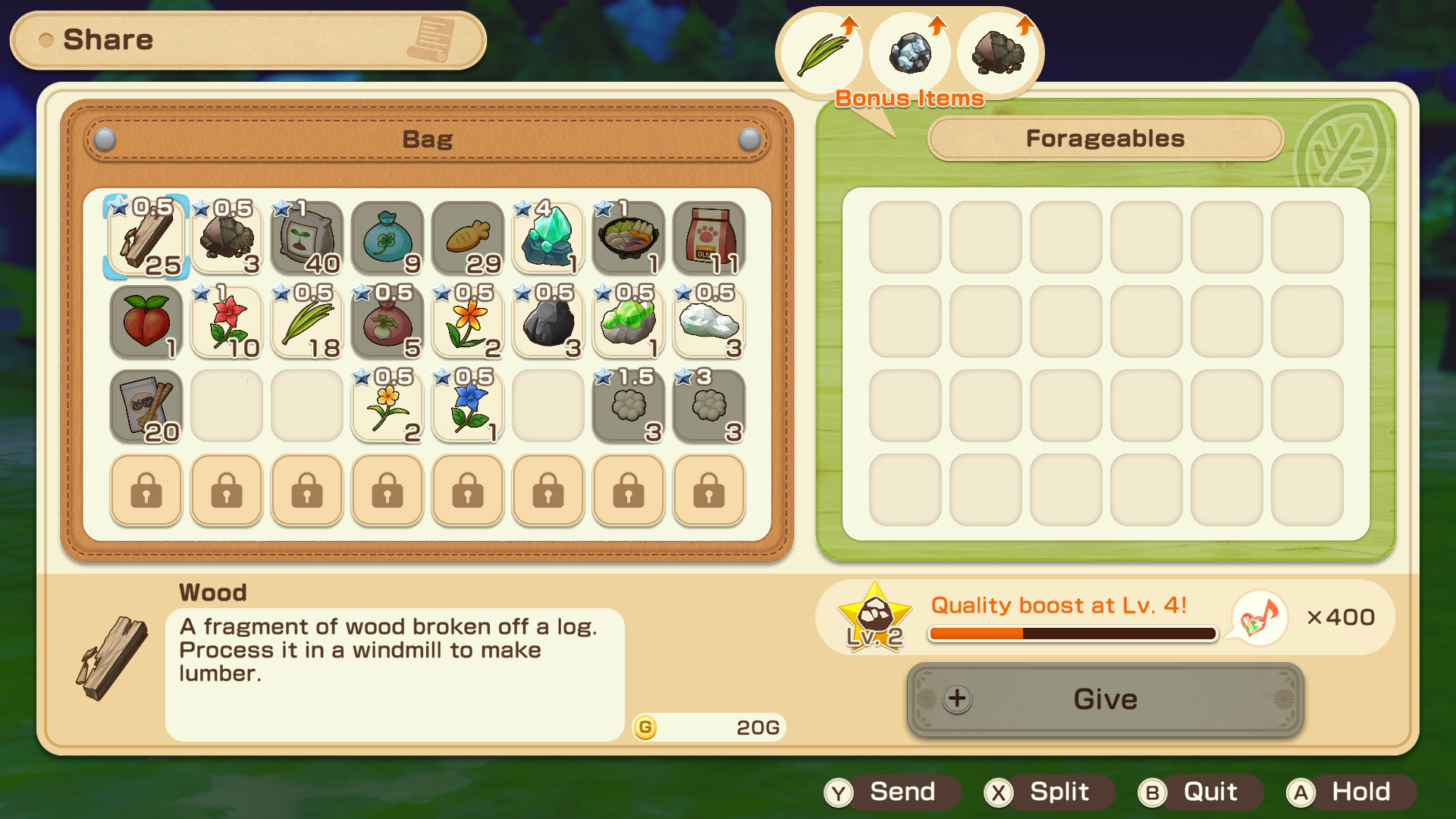This screenshot has height=819, width=1456.
Task: Select the coal lump in the second row
Action: point(548,324)
